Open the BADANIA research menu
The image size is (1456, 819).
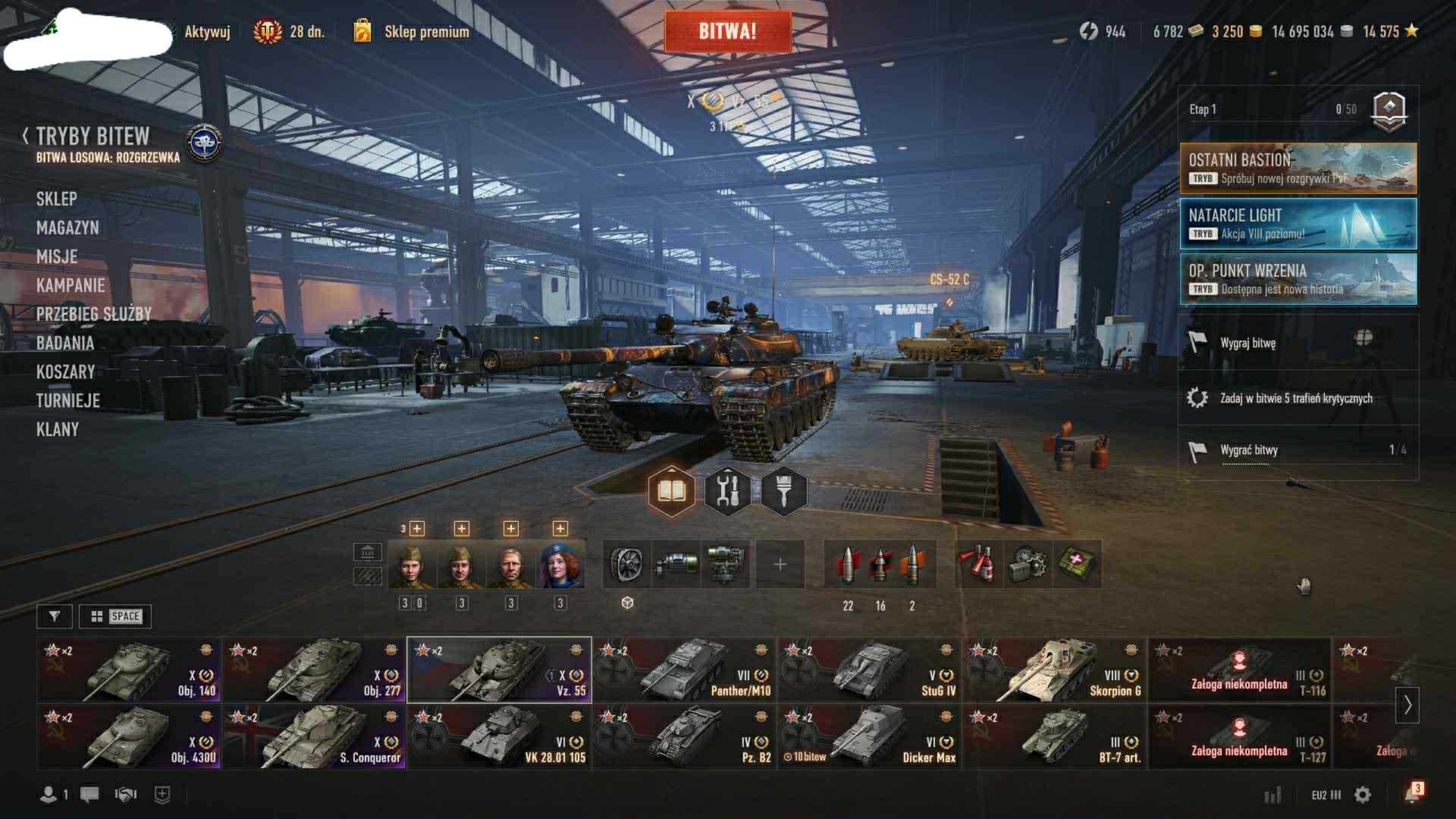[x=65, y=344]
